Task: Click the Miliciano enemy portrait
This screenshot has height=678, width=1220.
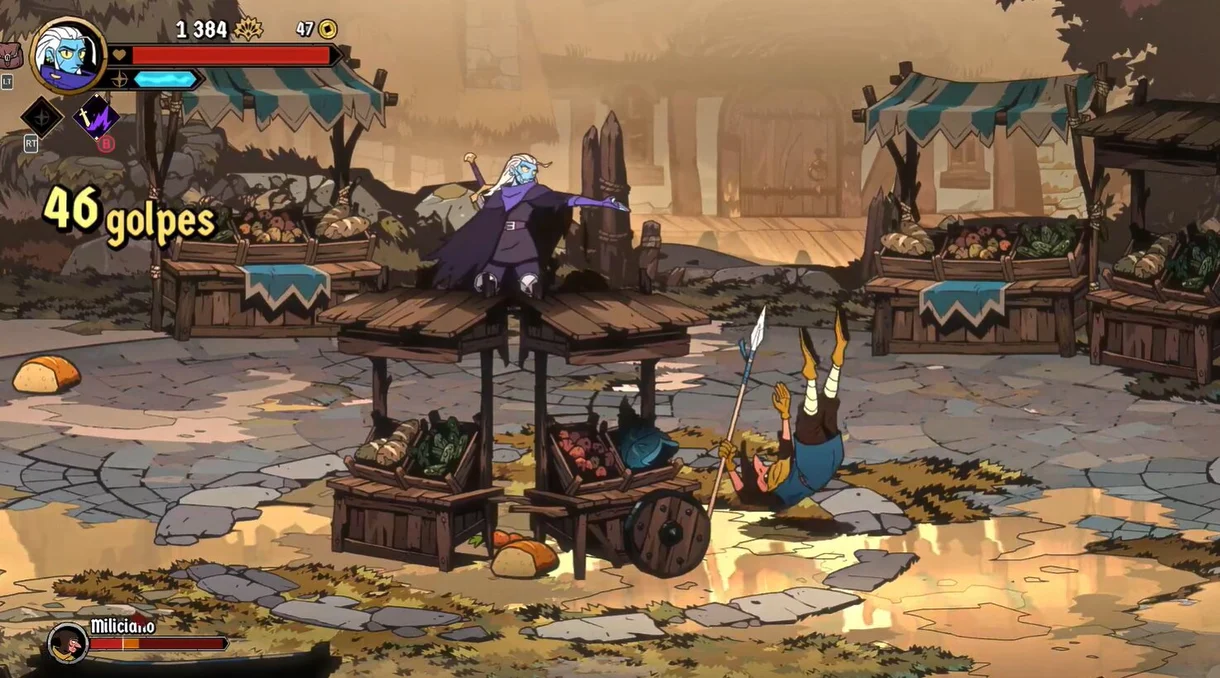Action: 68,643
